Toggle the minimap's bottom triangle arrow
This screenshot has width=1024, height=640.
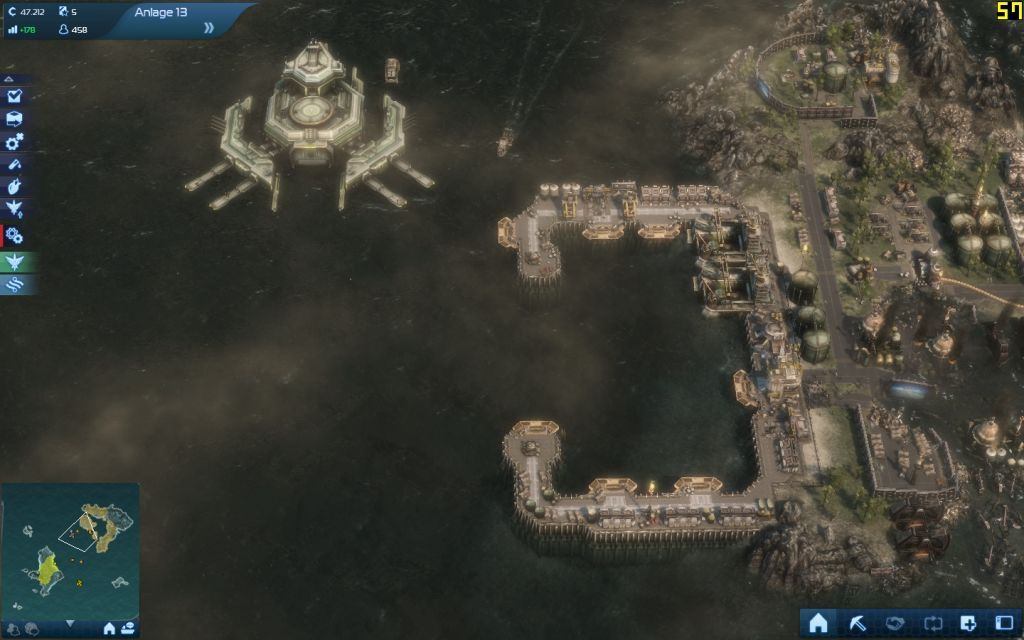point(70,625)
